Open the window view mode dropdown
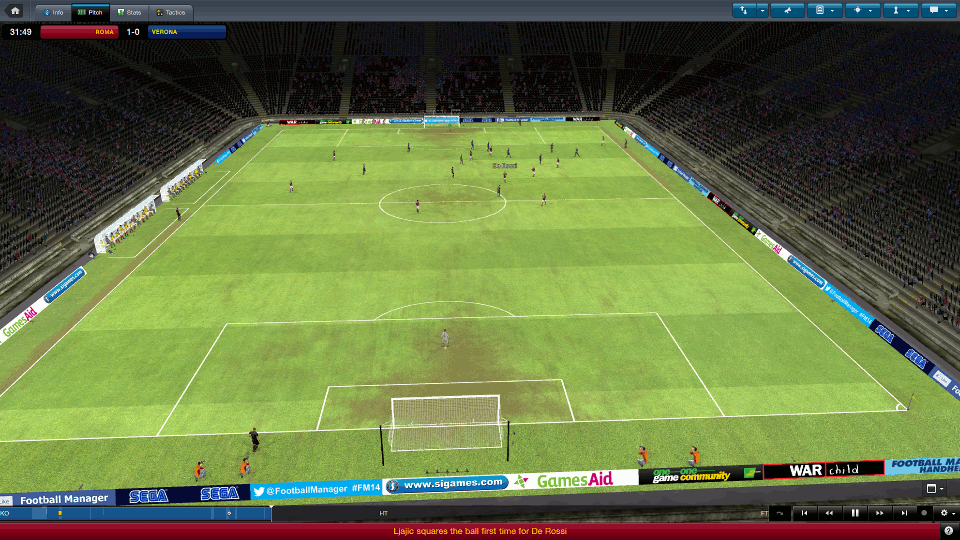960x540 pixels. (x=933, y=489)
